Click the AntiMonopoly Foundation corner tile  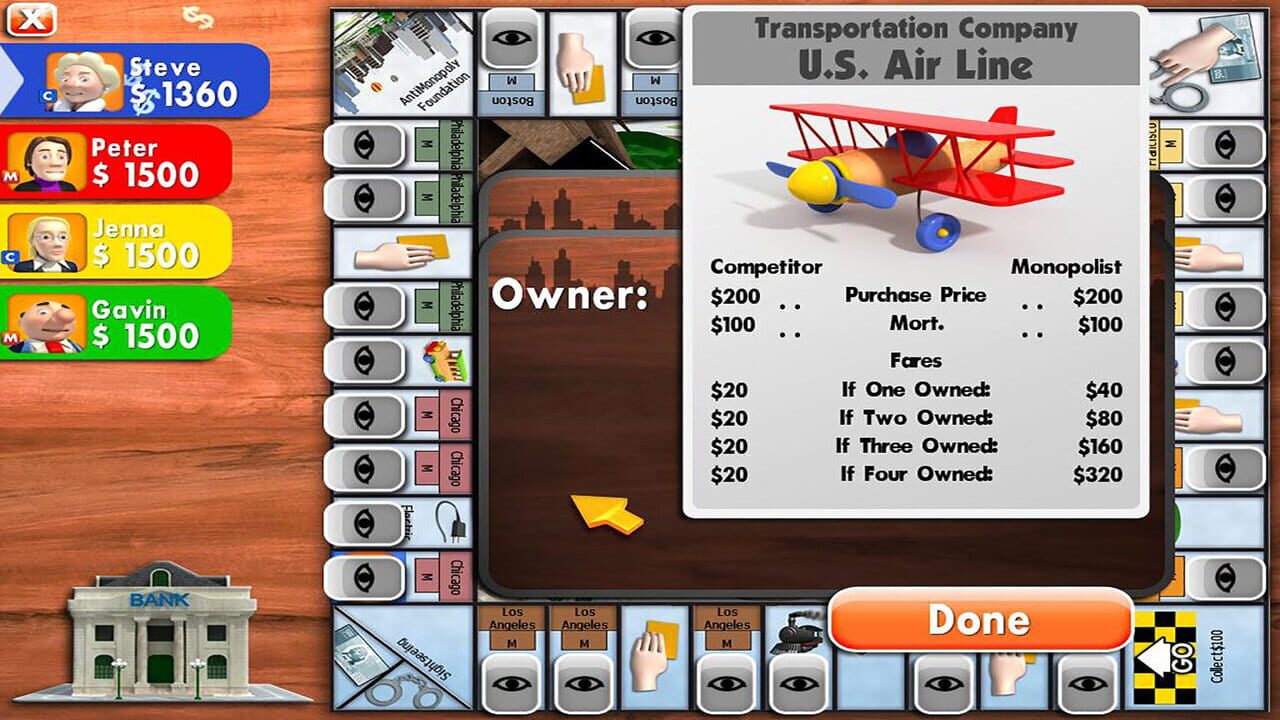point(400,60)
